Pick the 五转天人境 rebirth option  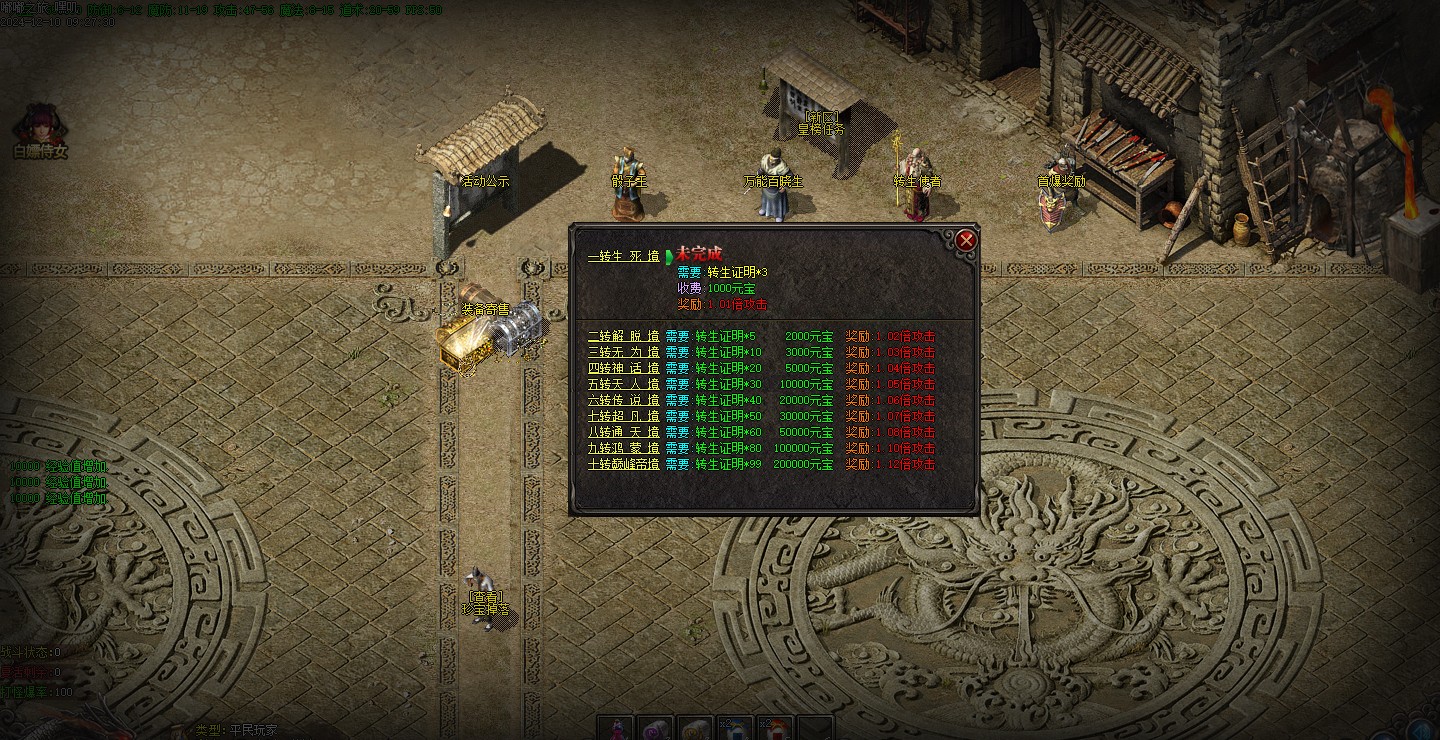tap(623, 384)
